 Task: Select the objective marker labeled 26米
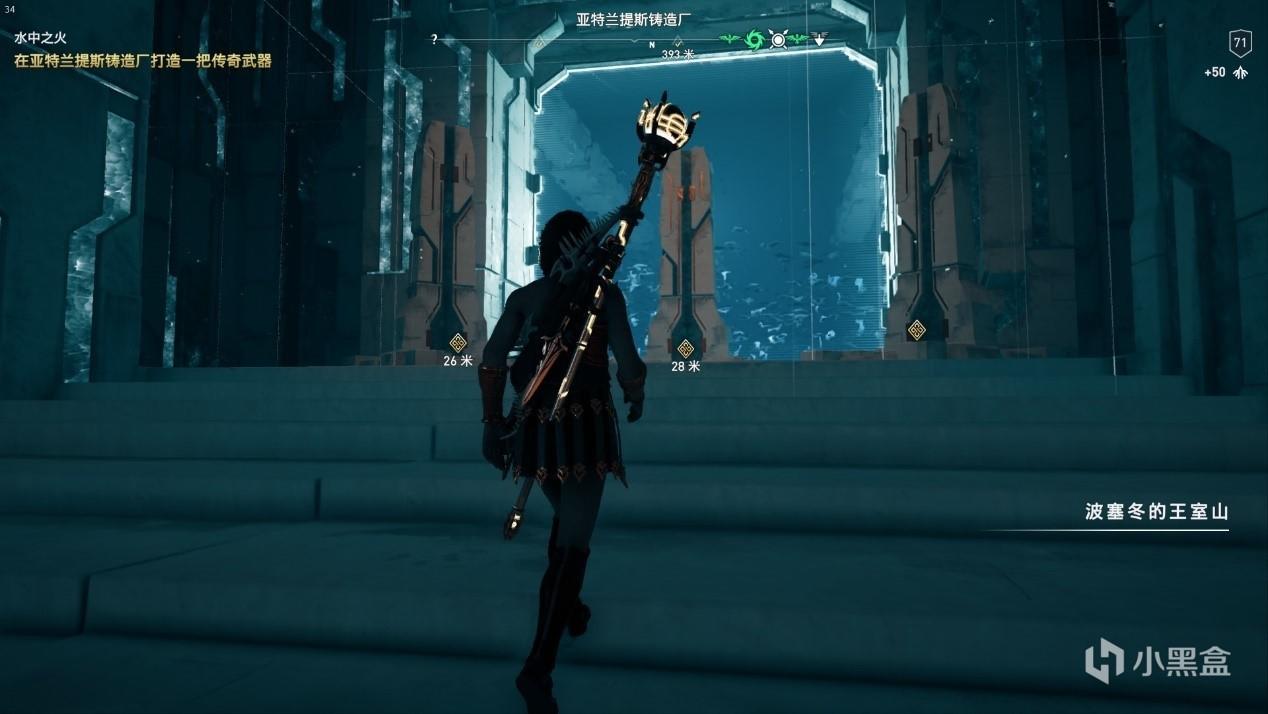point(458,342)
